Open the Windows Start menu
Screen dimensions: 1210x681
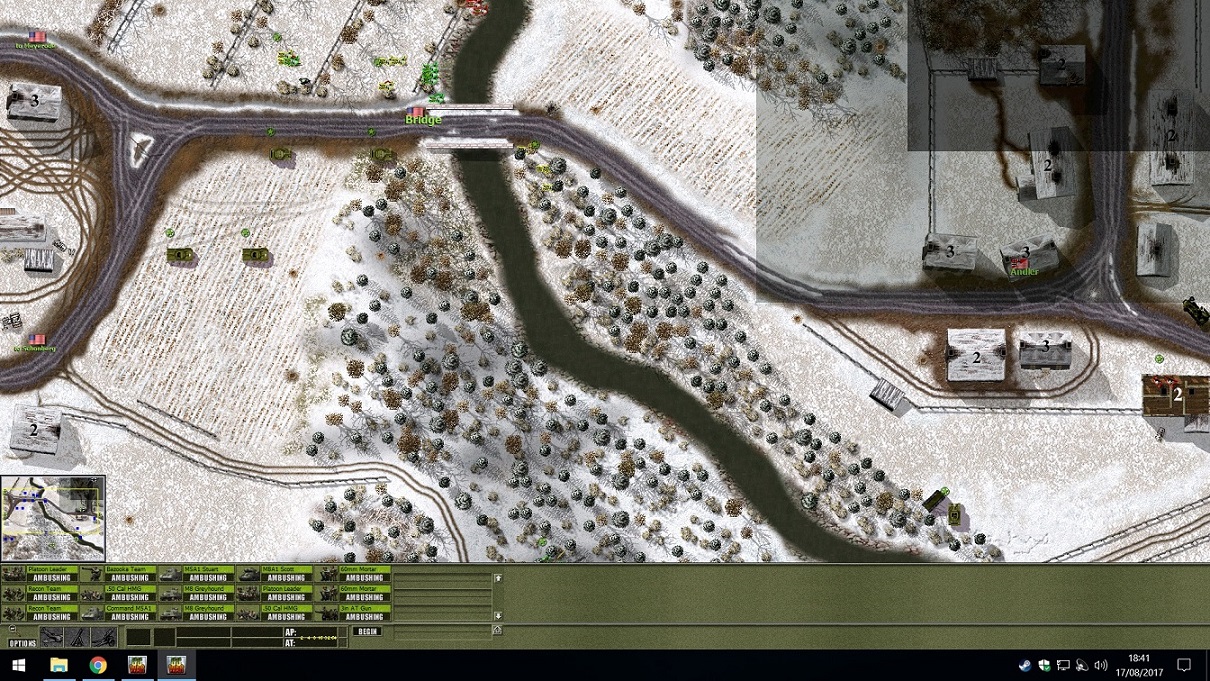click(18, 665)
